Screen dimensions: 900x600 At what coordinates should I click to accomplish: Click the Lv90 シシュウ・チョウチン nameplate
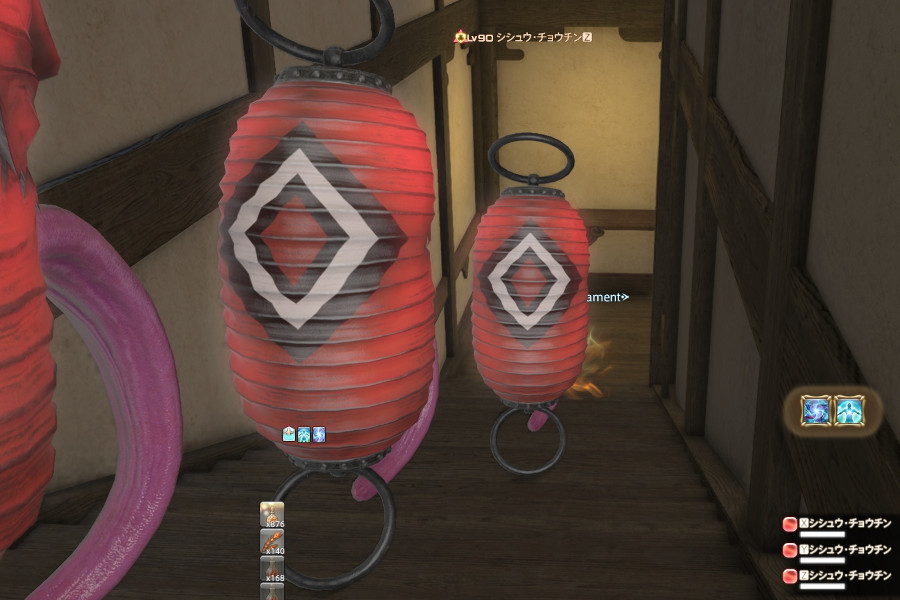(524, 37)
